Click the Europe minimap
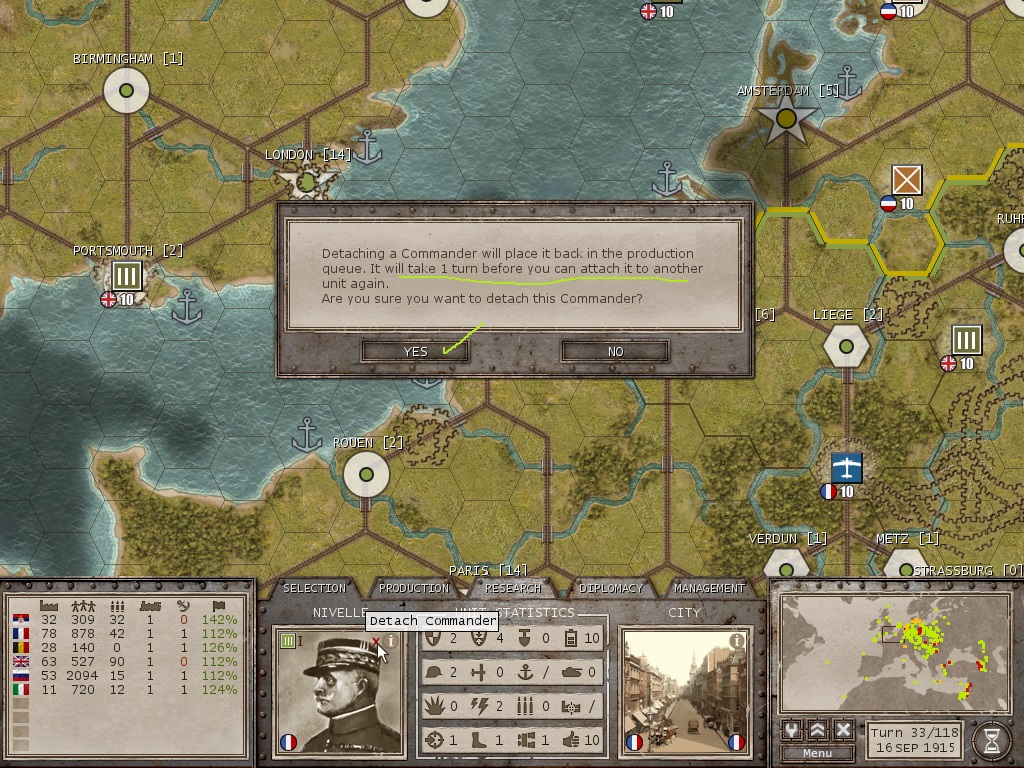This screenshot has height=768, width=1024. (893, 652)
